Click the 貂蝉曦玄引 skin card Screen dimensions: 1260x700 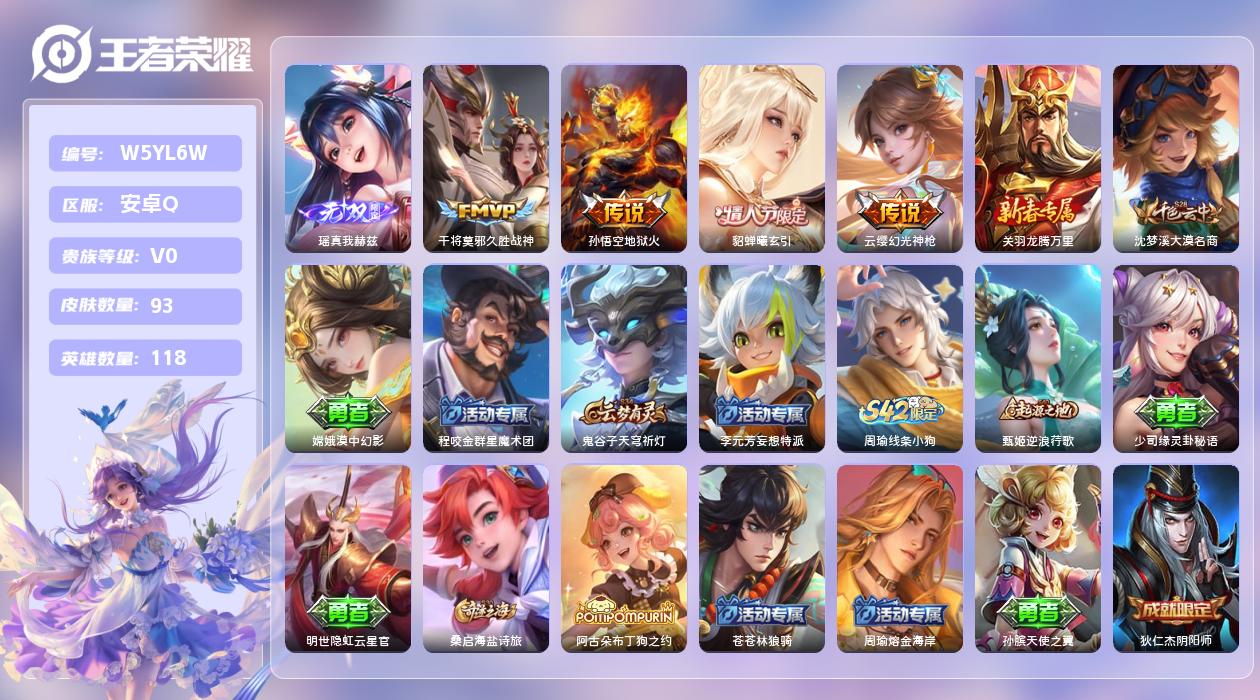pyautogui.click(x=761, y=158)
